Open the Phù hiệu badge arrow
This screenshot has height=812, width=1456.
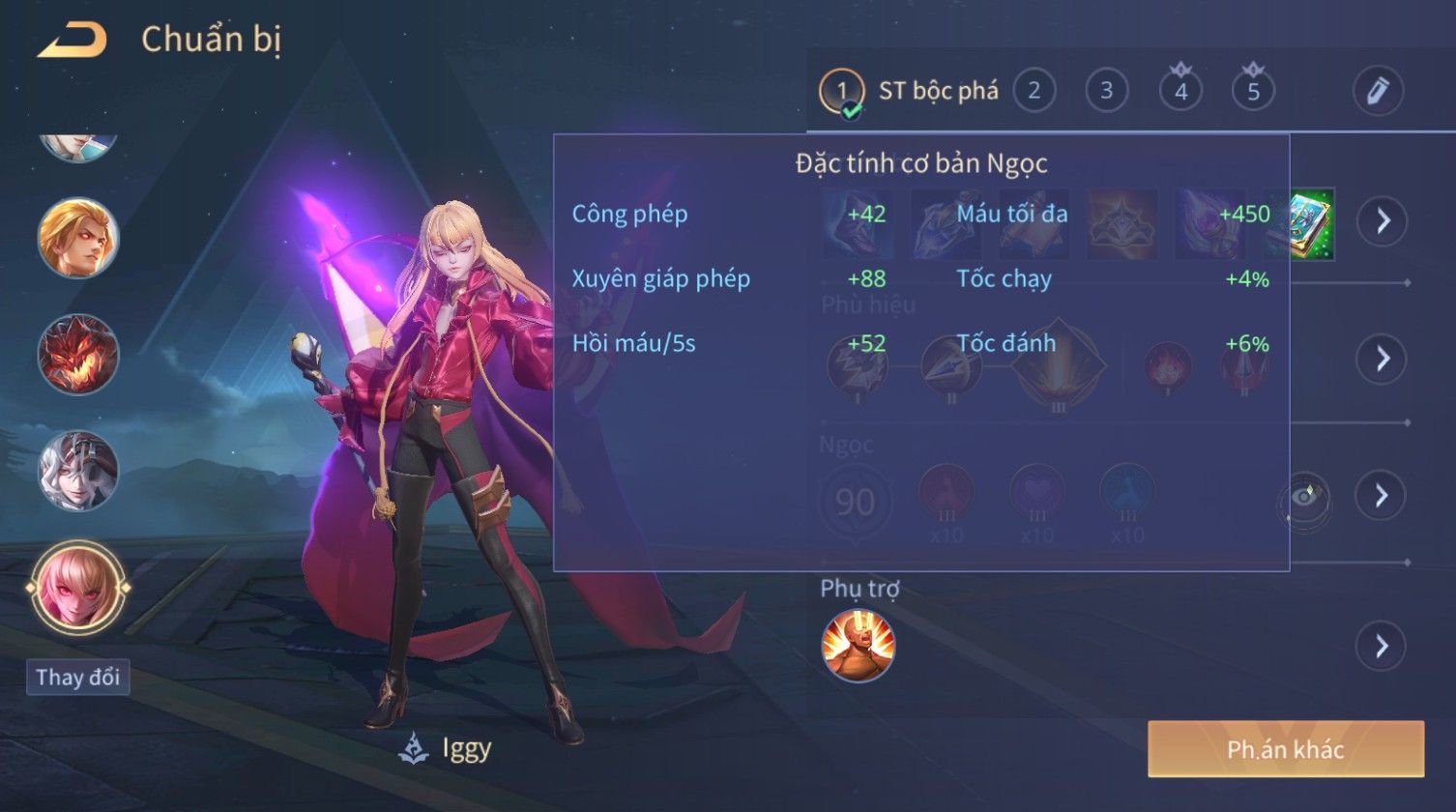tap(1382, 359)
